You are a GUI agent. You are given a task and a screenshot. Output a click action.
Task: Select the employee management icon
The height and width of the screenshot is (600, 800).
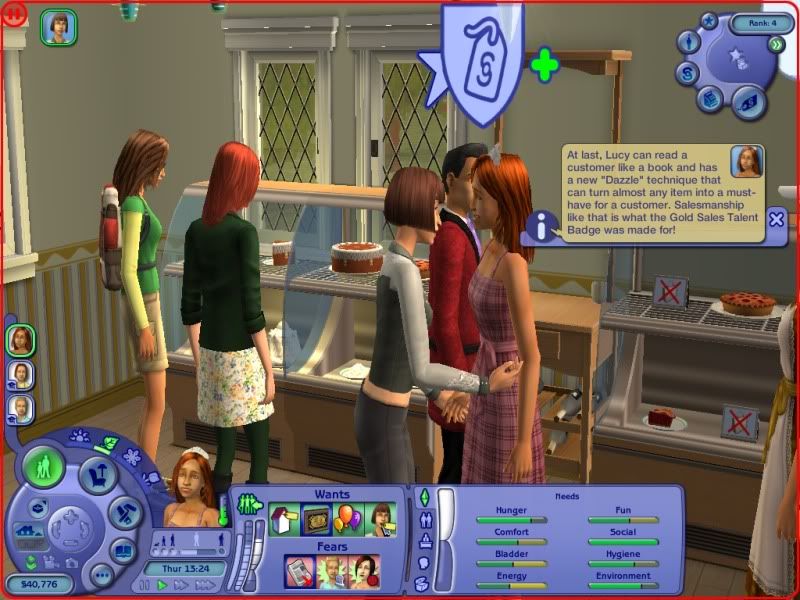[688, 42]
